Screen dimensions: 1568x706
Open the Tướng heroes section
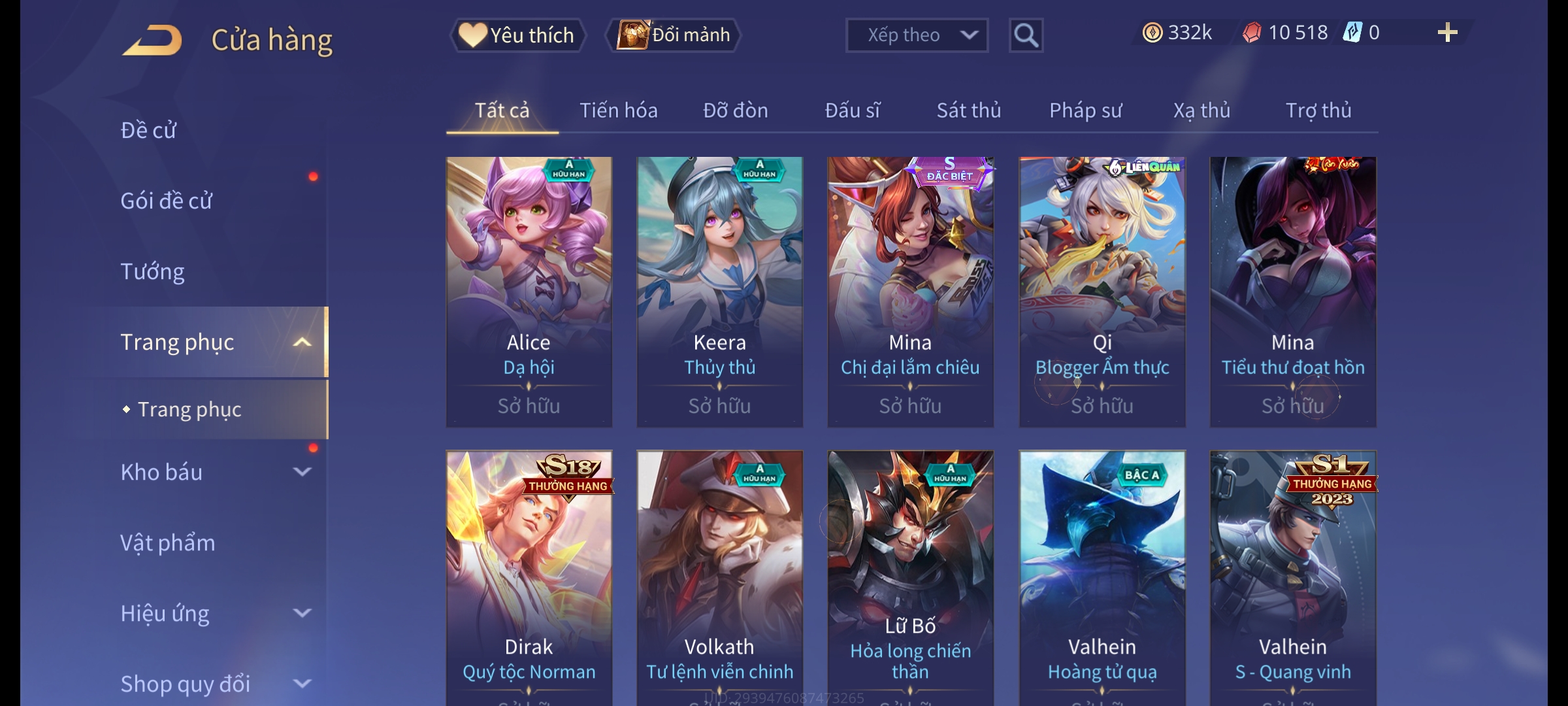click(152, 271)
